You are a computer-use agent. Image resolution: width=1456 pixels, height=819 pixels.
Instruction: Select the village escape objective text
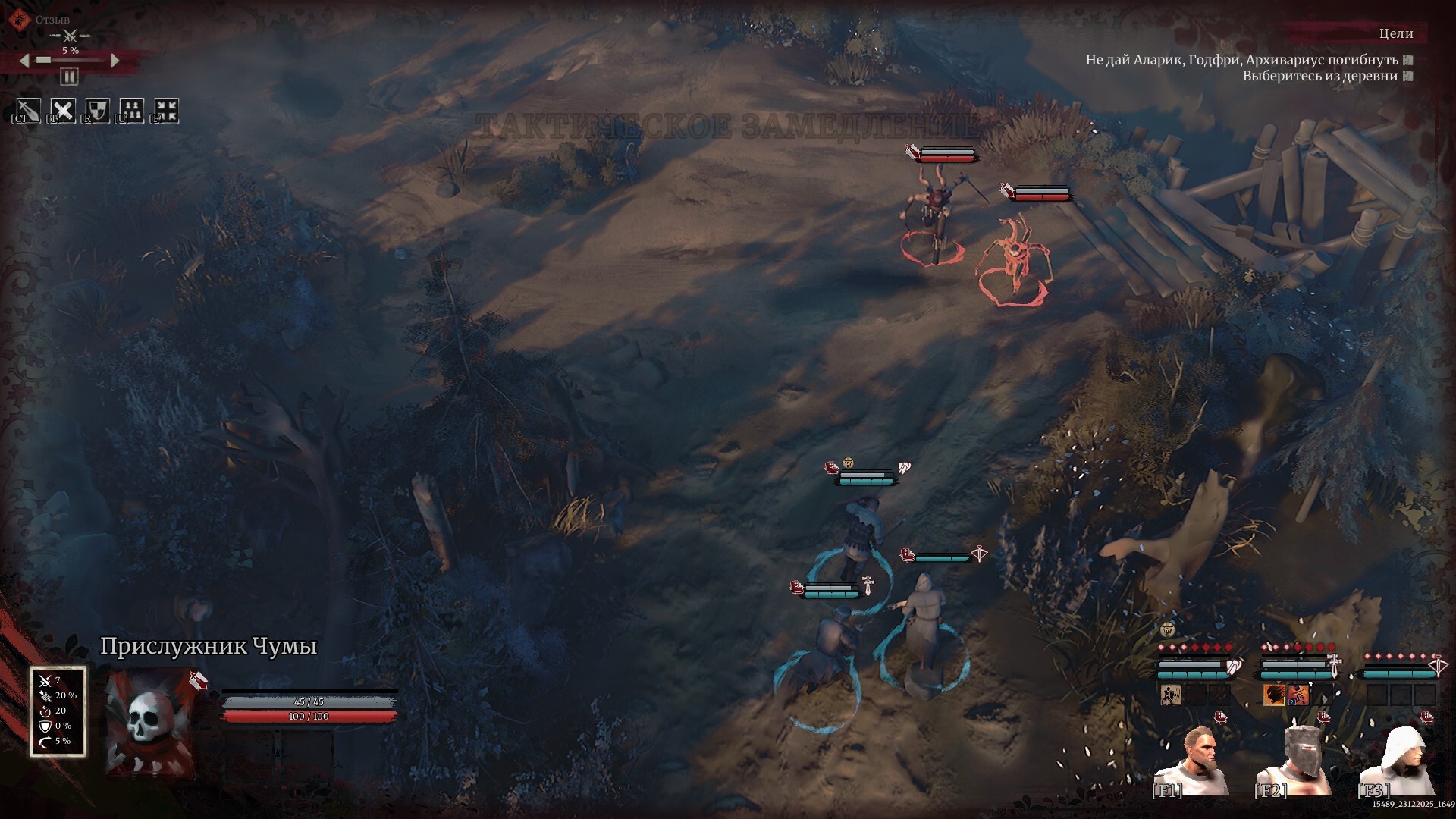[x=1319, y=76]
